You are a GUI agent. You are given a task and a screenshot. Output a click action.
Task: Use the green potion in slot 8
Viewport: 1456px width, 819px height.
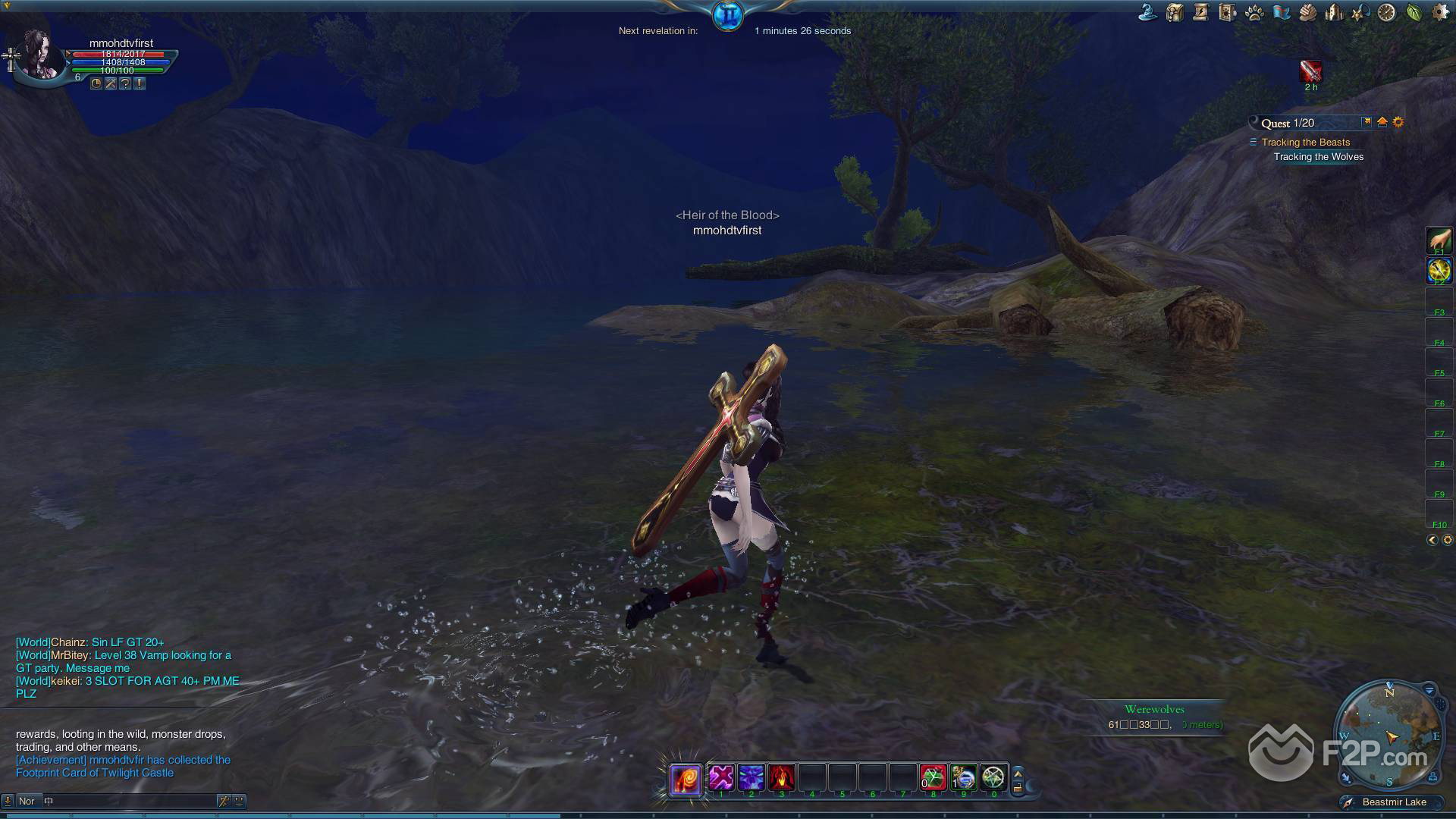click(x=933, y=777)
